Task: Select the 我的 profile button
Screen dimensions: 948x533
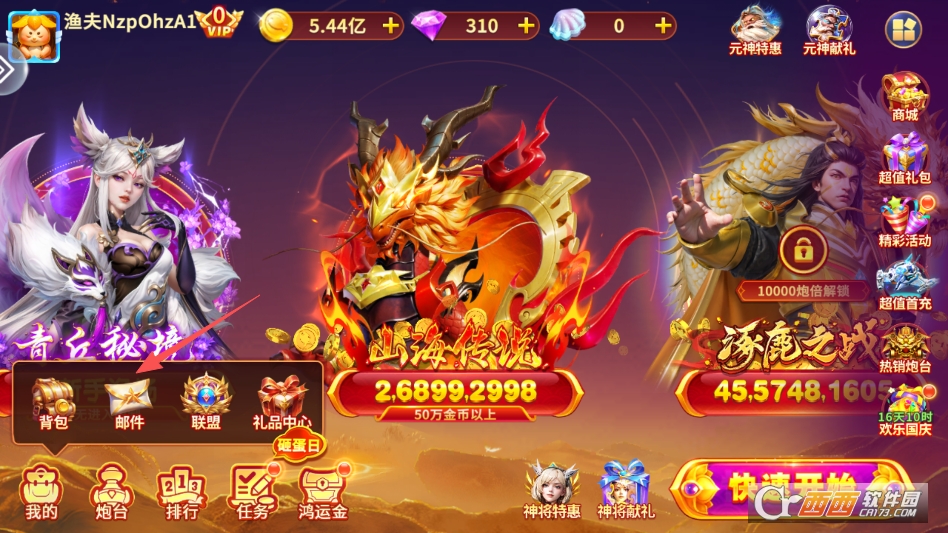Action: [x=41, y=492]
